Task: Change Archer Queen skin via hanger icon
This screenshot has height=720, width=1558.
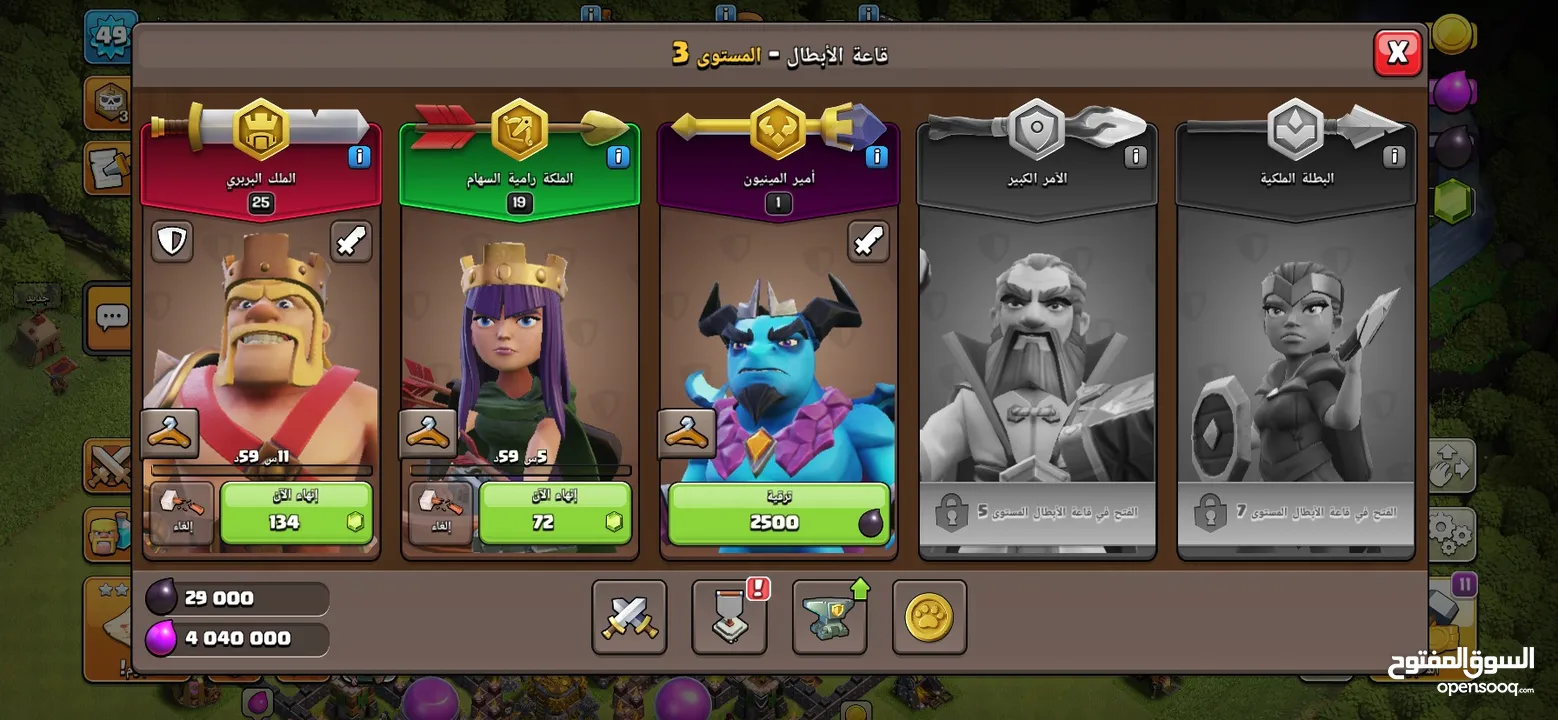Action: click(428, 433)
